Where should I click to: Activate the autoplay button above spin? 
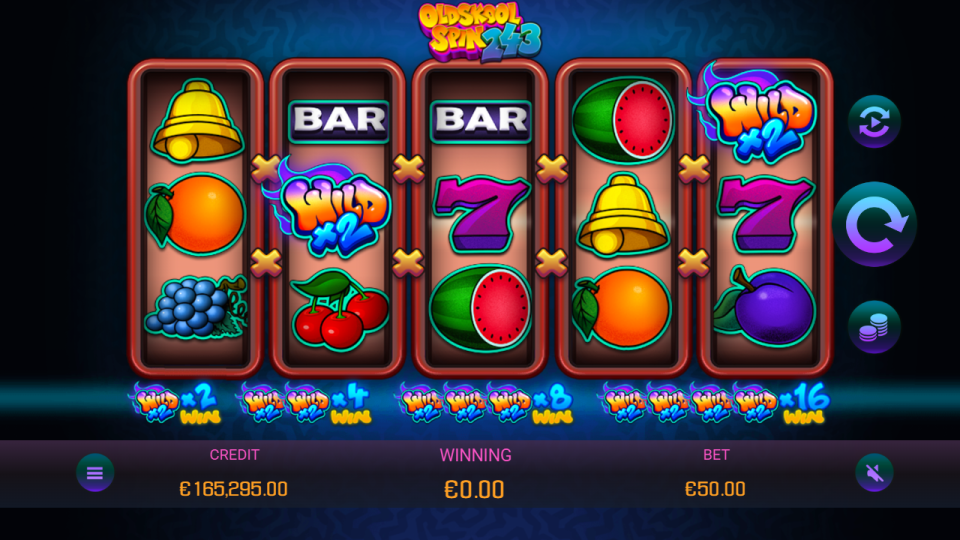coord(874,122)
